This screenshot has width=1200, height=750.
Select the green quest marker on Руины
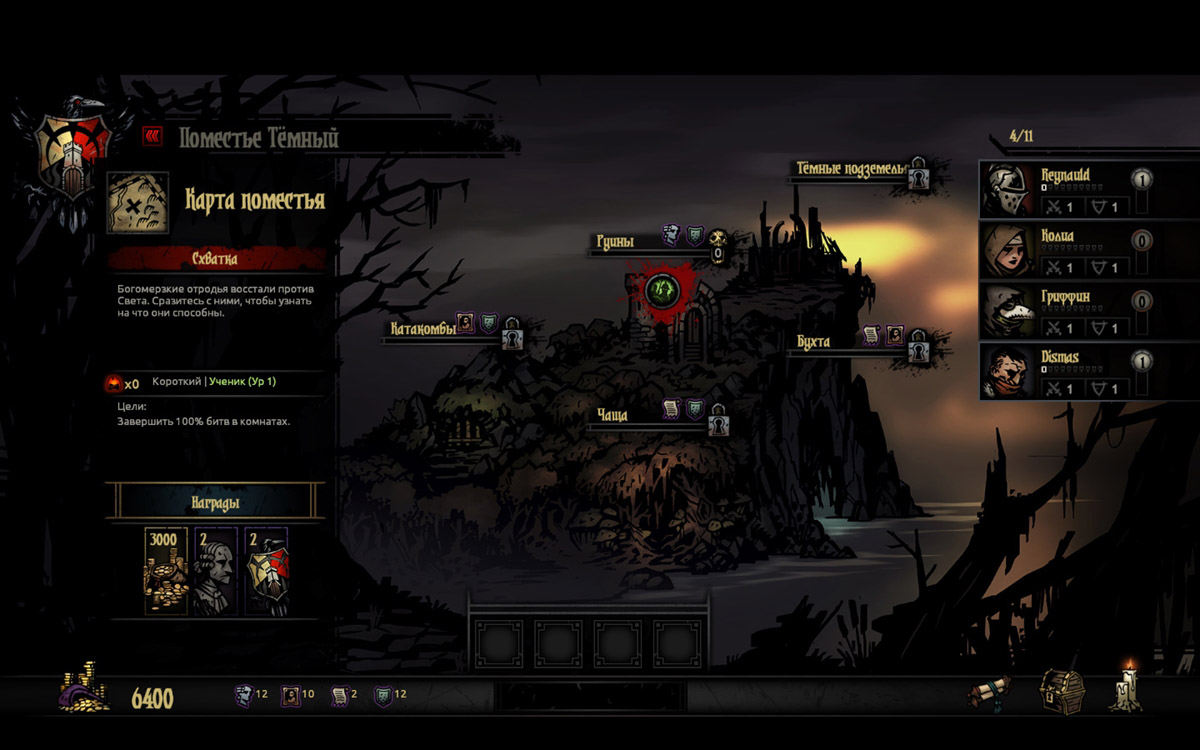click(x=660, y=291)
